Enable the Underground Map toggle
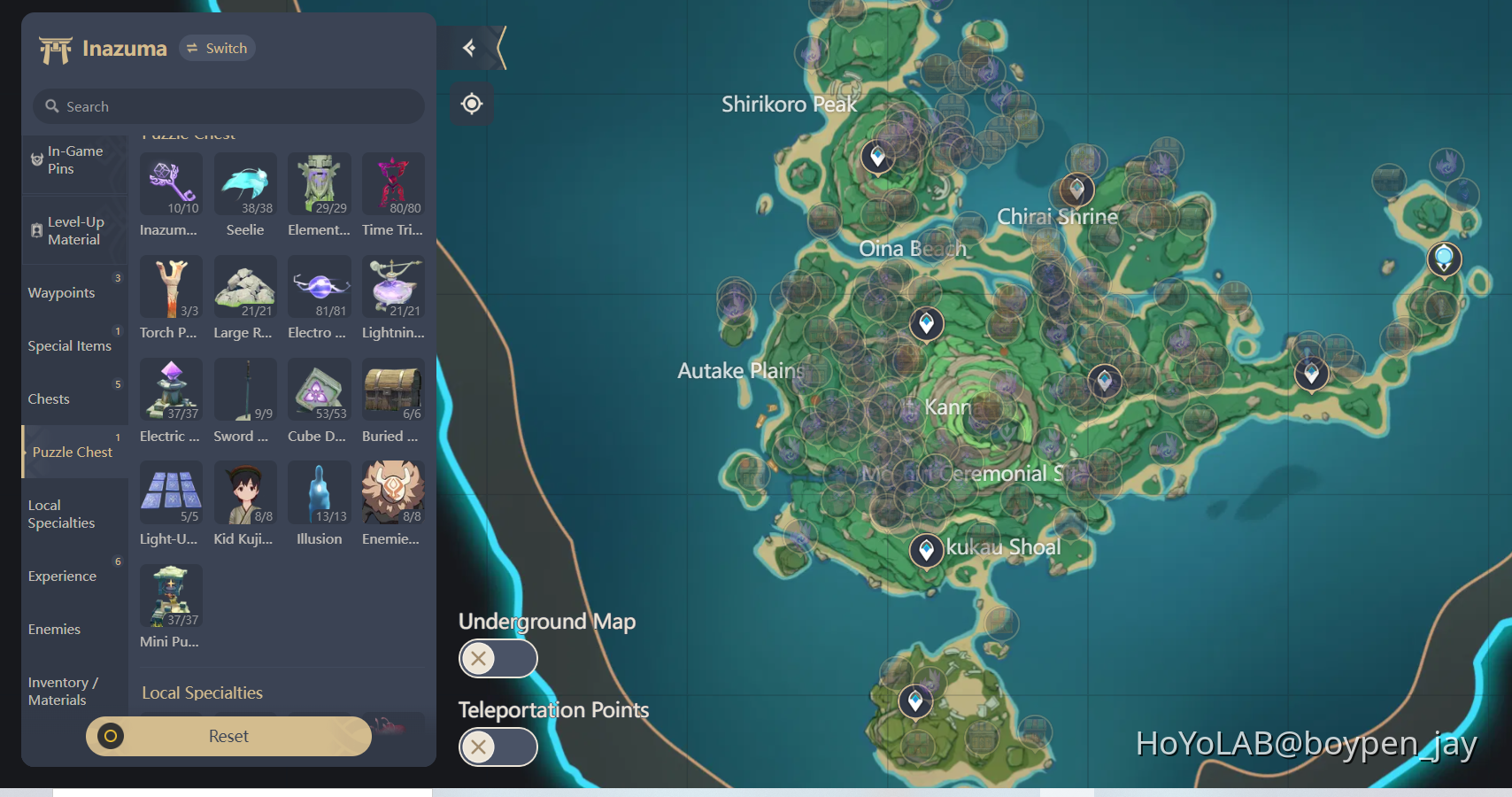Image resolution: width=1512 pixels, height=797 pixels. pos(498,659)
